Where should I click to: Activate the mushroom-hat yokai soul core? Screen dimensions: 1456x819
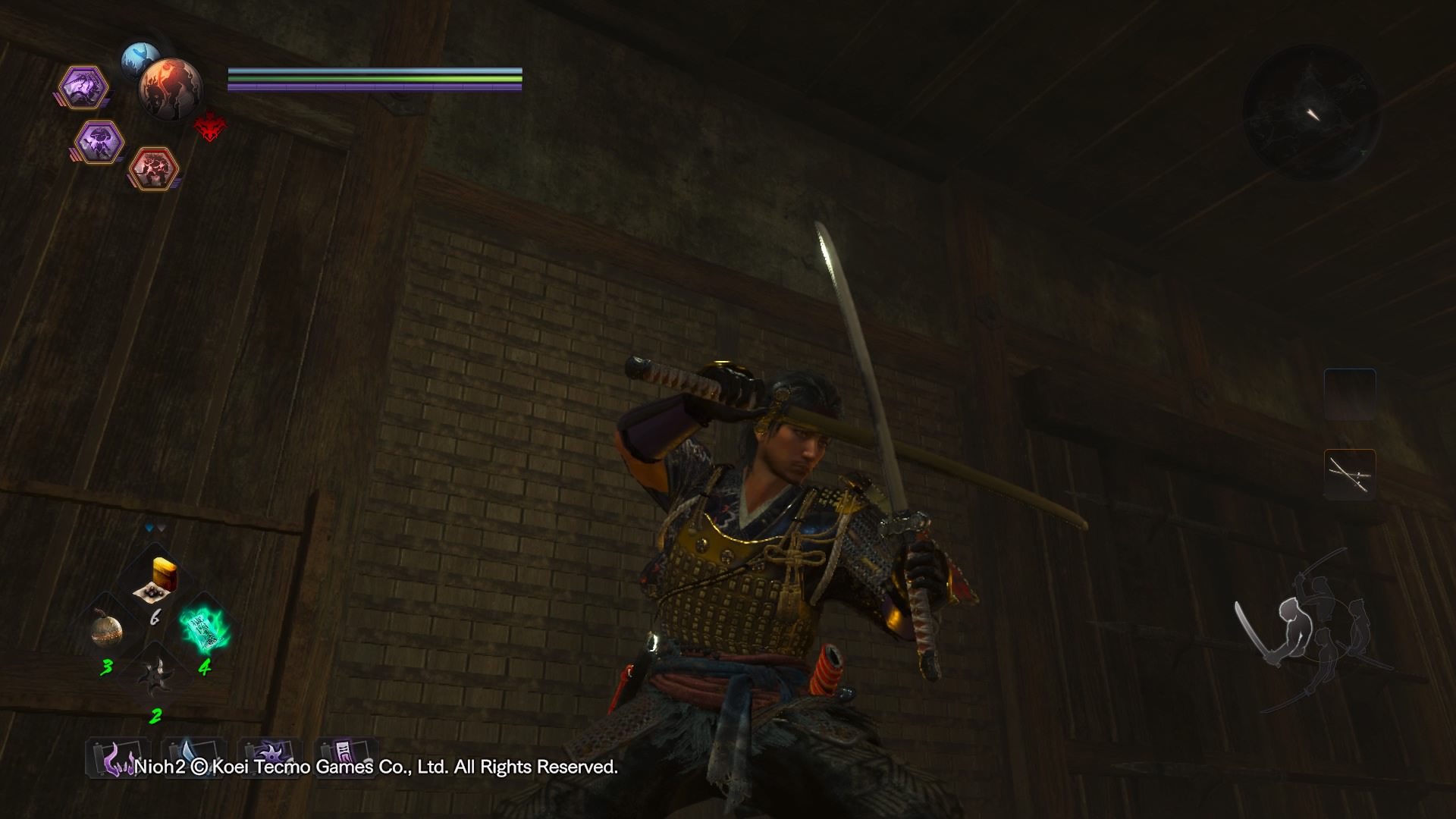99,142
